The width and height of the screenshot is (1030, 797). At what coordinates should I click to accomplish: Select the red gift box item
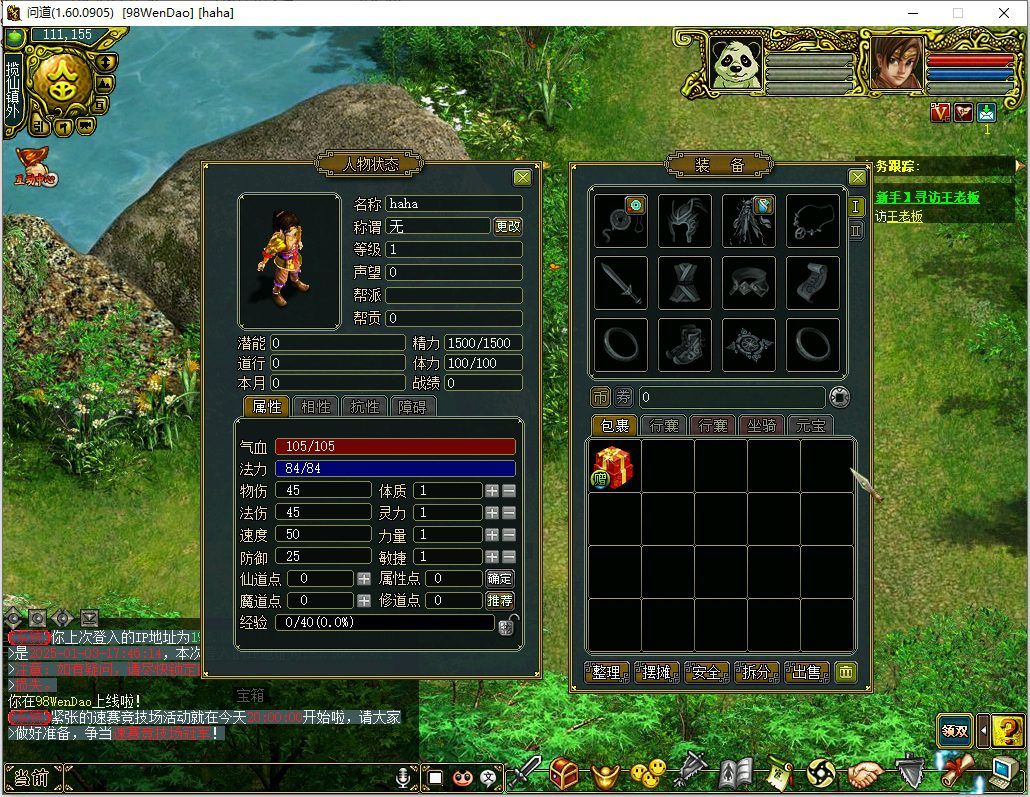click(x=613, y=467)
